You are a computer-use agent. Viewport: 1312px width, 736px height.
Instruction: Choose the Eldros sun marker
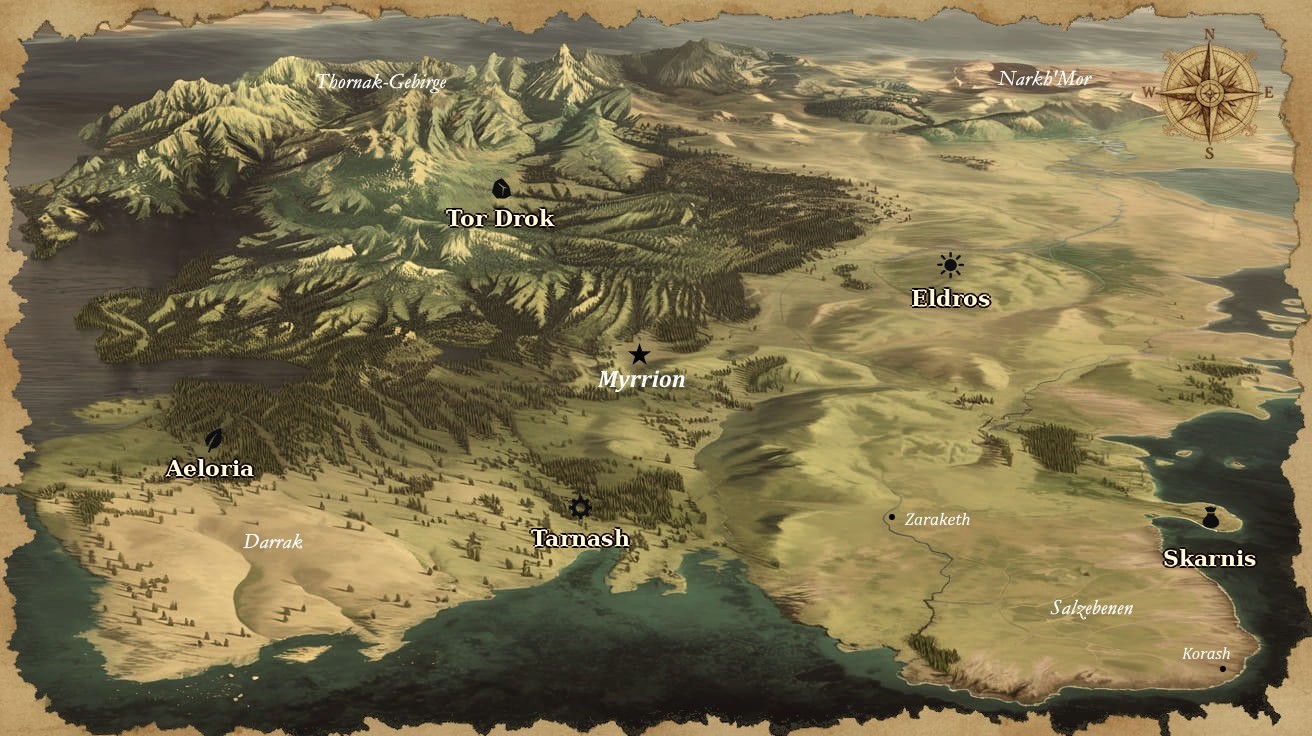tap(950, 265)
